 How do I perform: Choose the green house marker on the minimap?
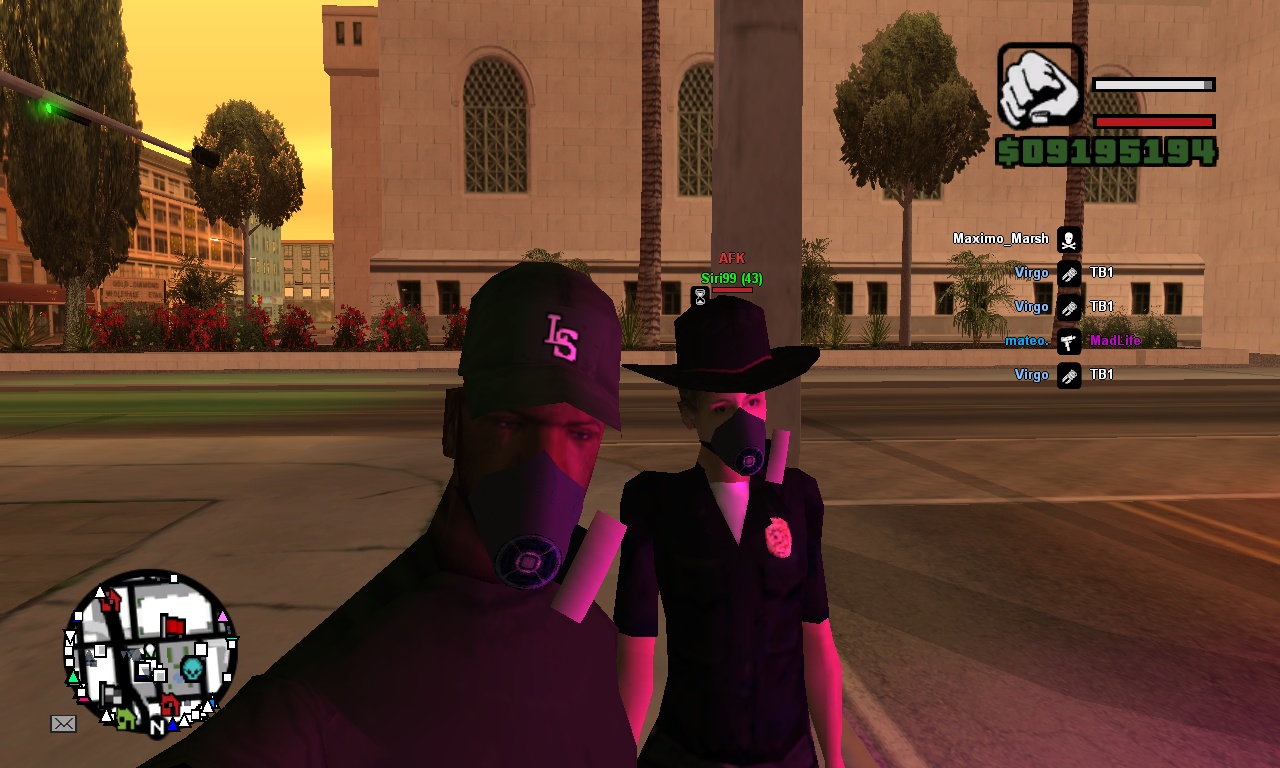click(125, 717)
